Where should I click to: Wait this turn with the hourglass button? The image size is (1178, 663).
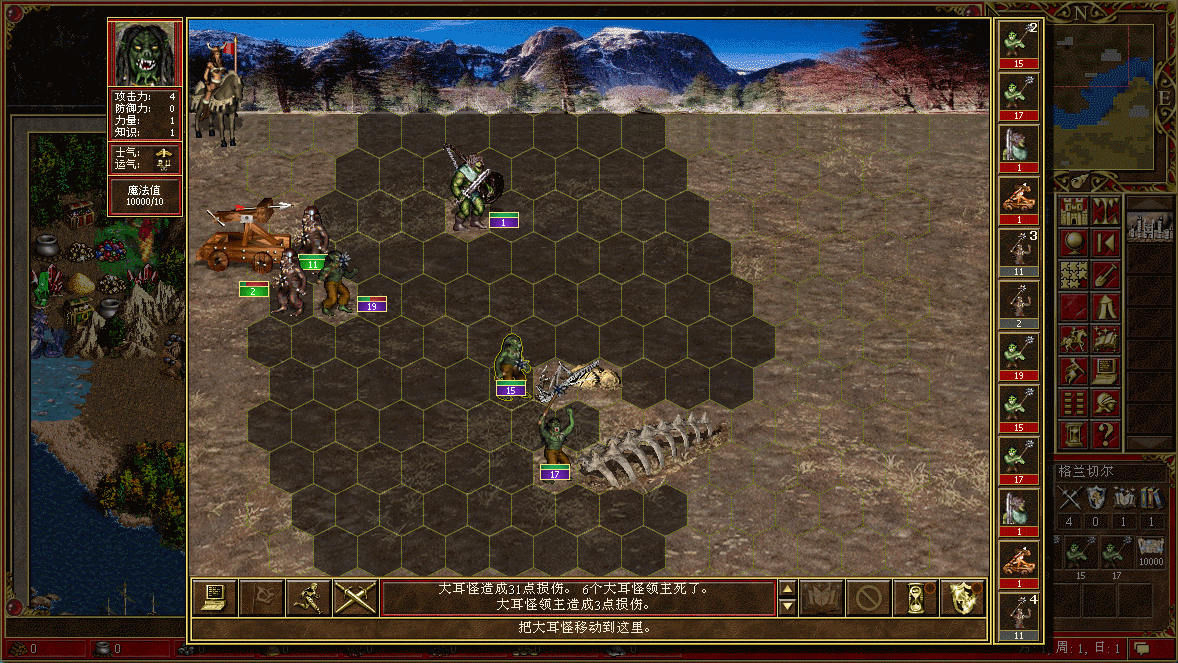(x=915, y=598)
